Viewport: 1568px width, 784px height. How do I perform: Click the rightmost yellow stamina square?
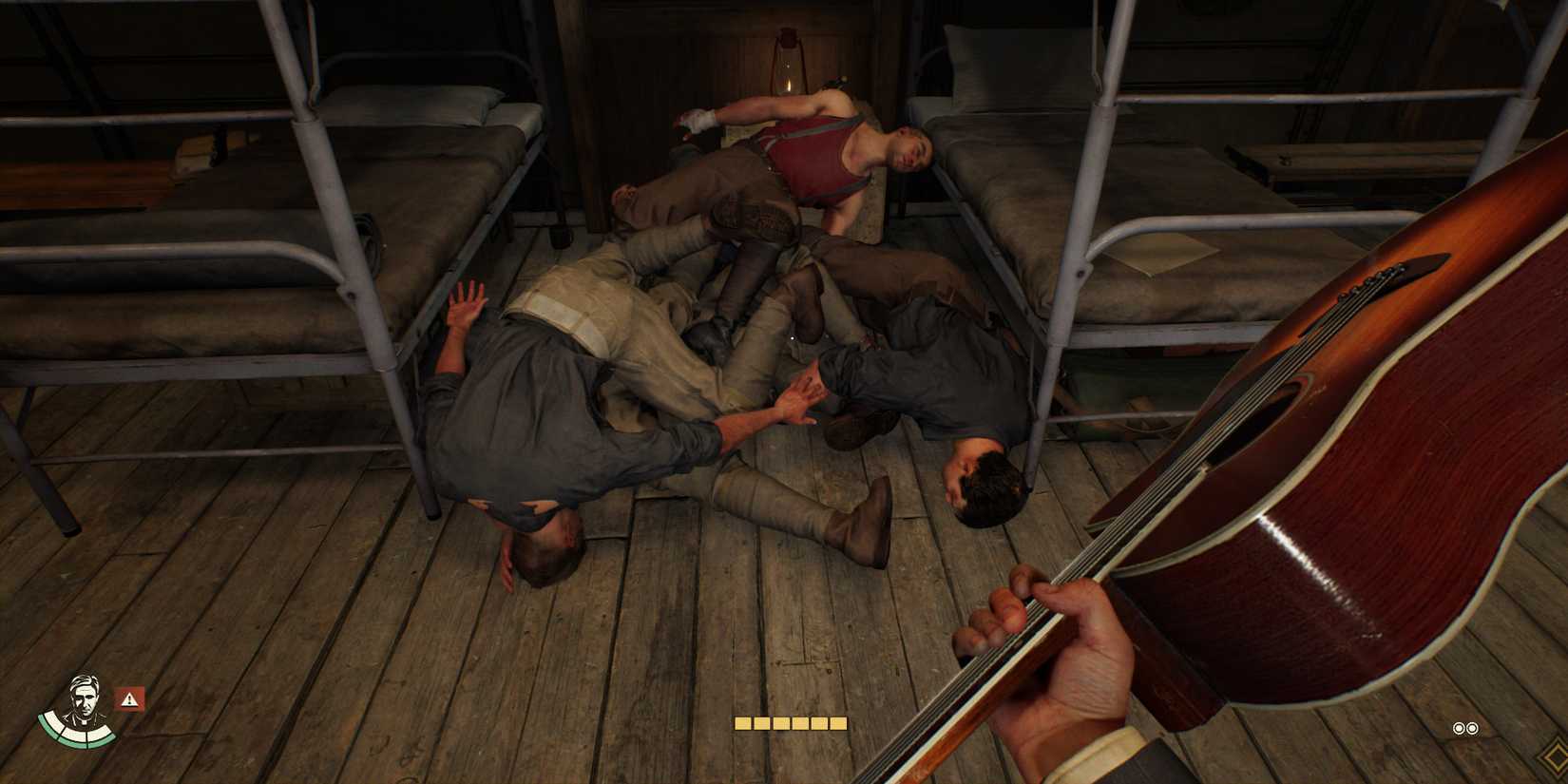840,724
